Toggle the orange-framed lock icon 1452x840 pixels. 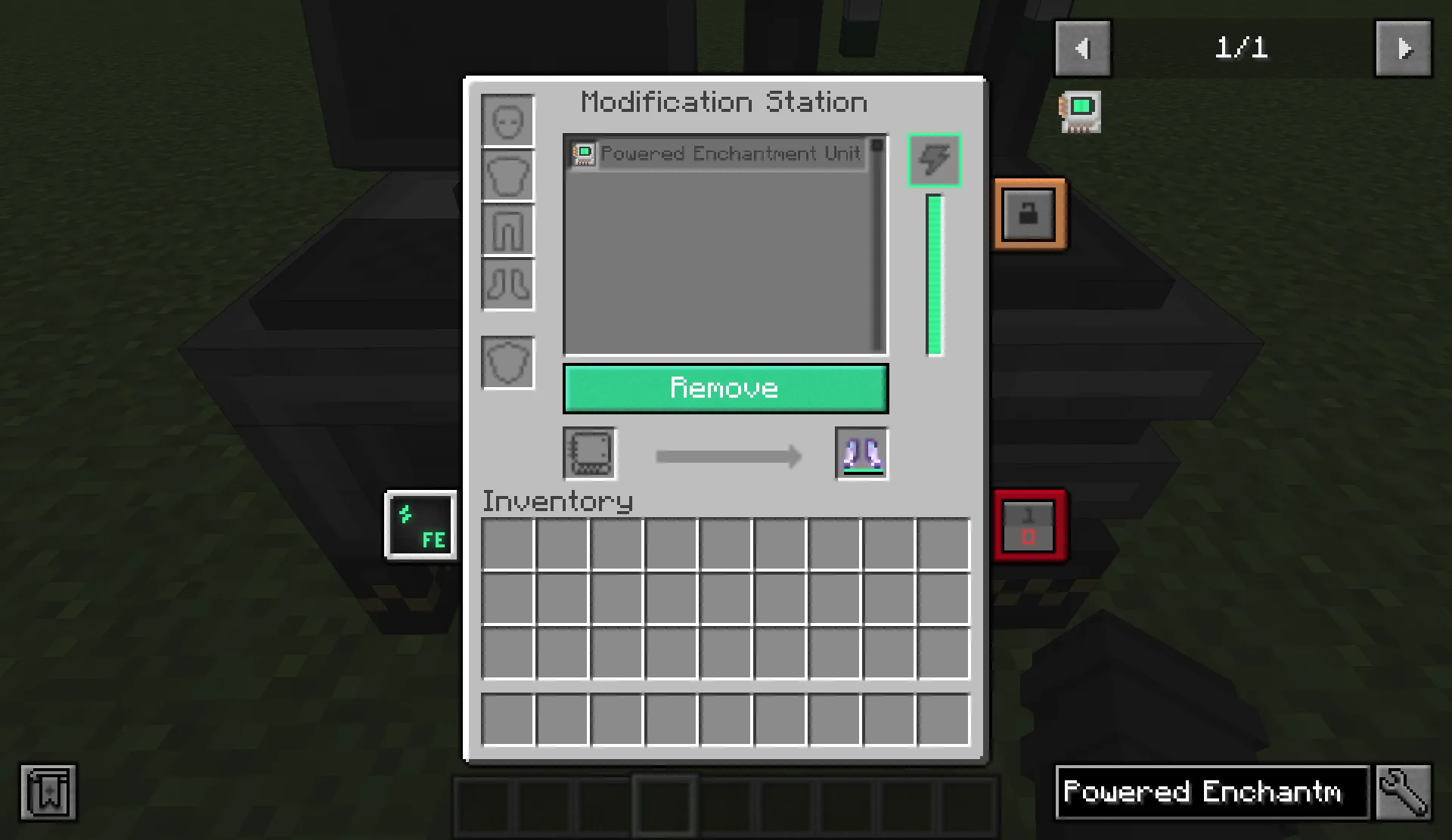[x=1031, y=213]
